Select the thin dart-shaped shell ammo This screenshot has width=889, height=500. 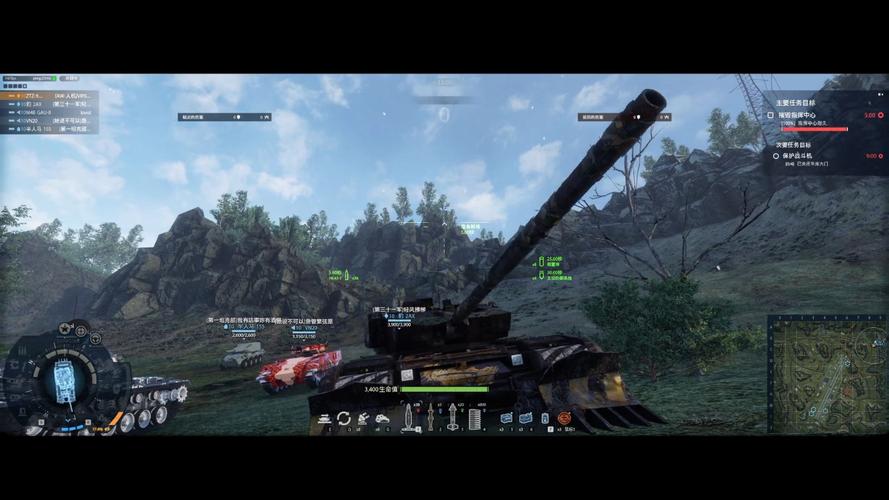pos(430,418)
